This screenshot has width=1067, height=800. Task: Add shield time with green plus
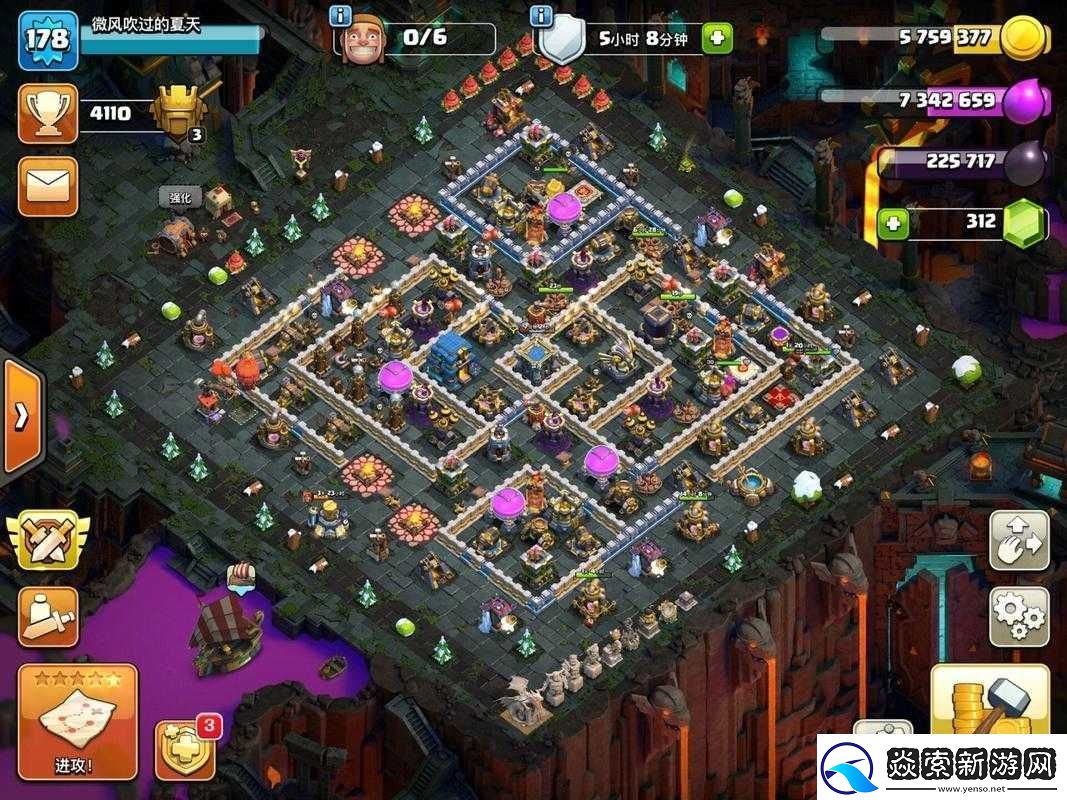(716, 39)
